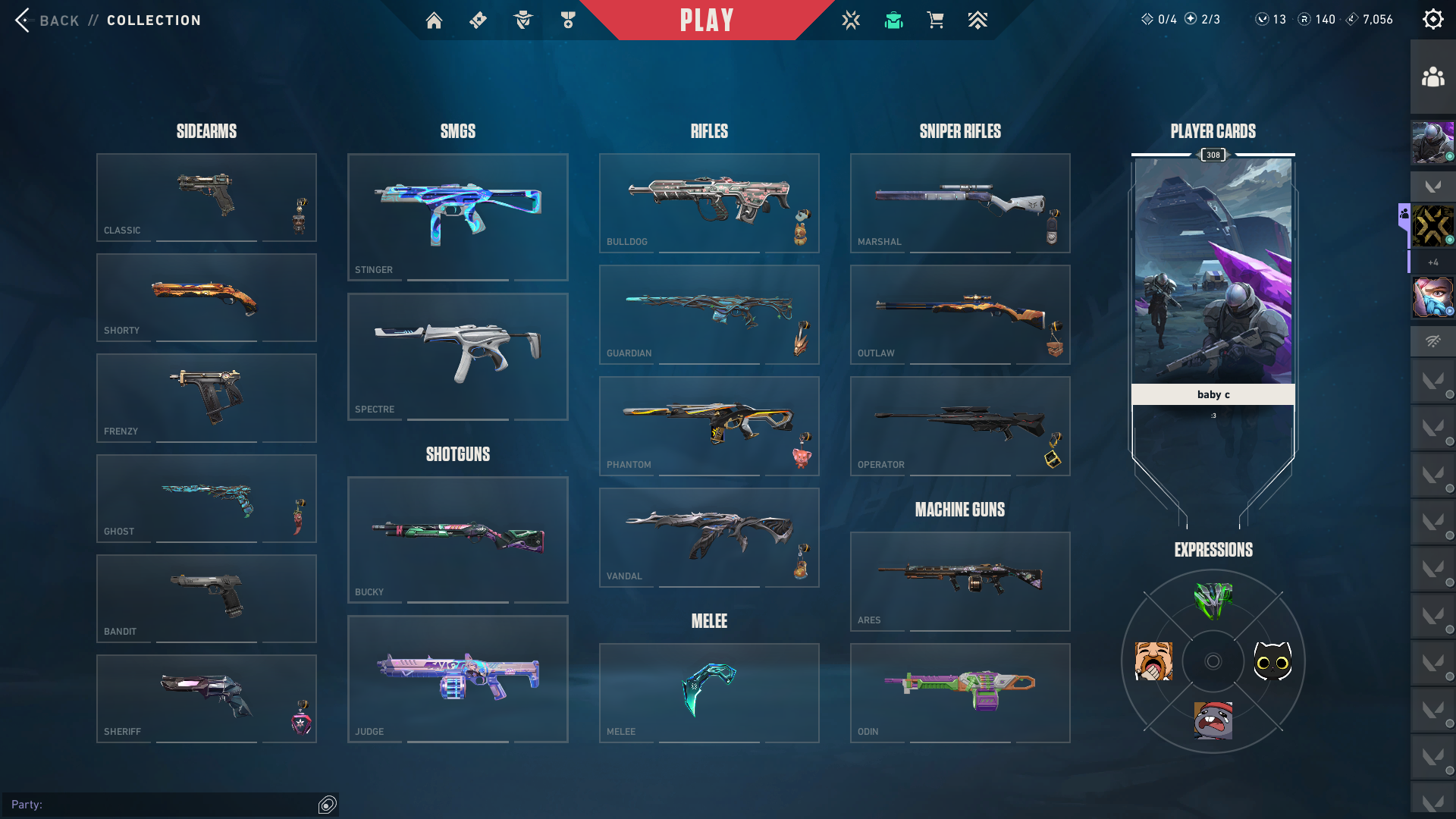Pick the black cat spray in expressions wheel

click(x=1272, y=661)
